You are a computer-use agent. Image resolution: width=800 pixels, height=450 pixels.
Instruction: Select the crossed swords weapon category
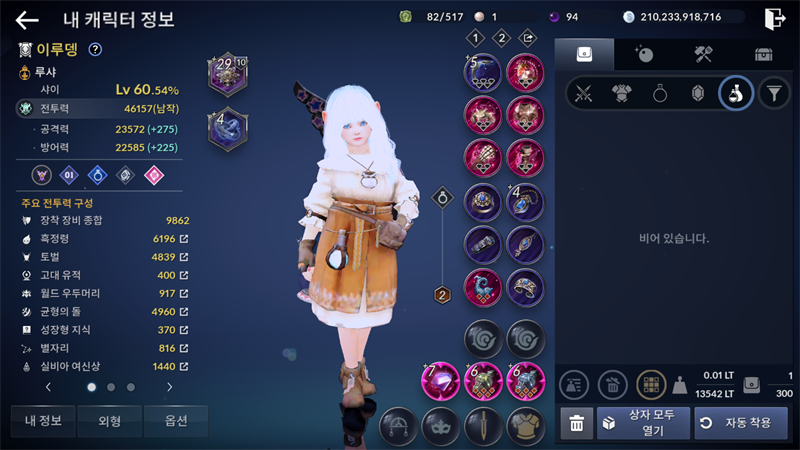tap(585, 94)
